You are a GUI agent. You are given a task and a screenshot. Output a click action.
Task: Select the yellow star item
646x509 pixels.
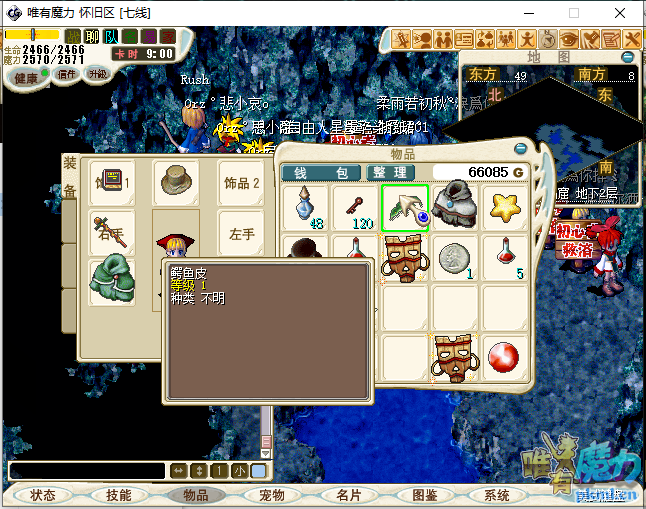[x=508, y=207]
